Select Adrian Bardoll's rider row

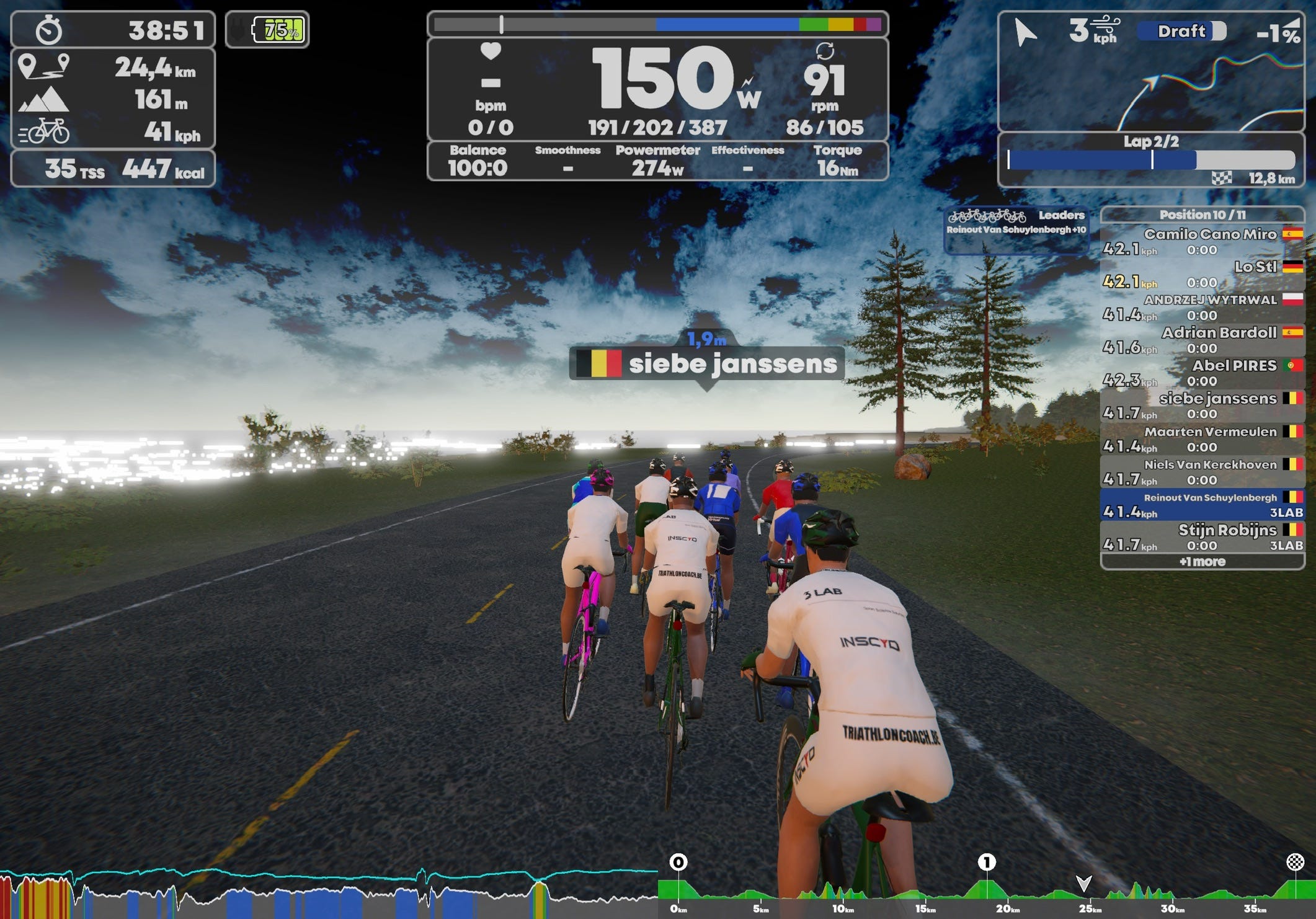[1202, 340]
